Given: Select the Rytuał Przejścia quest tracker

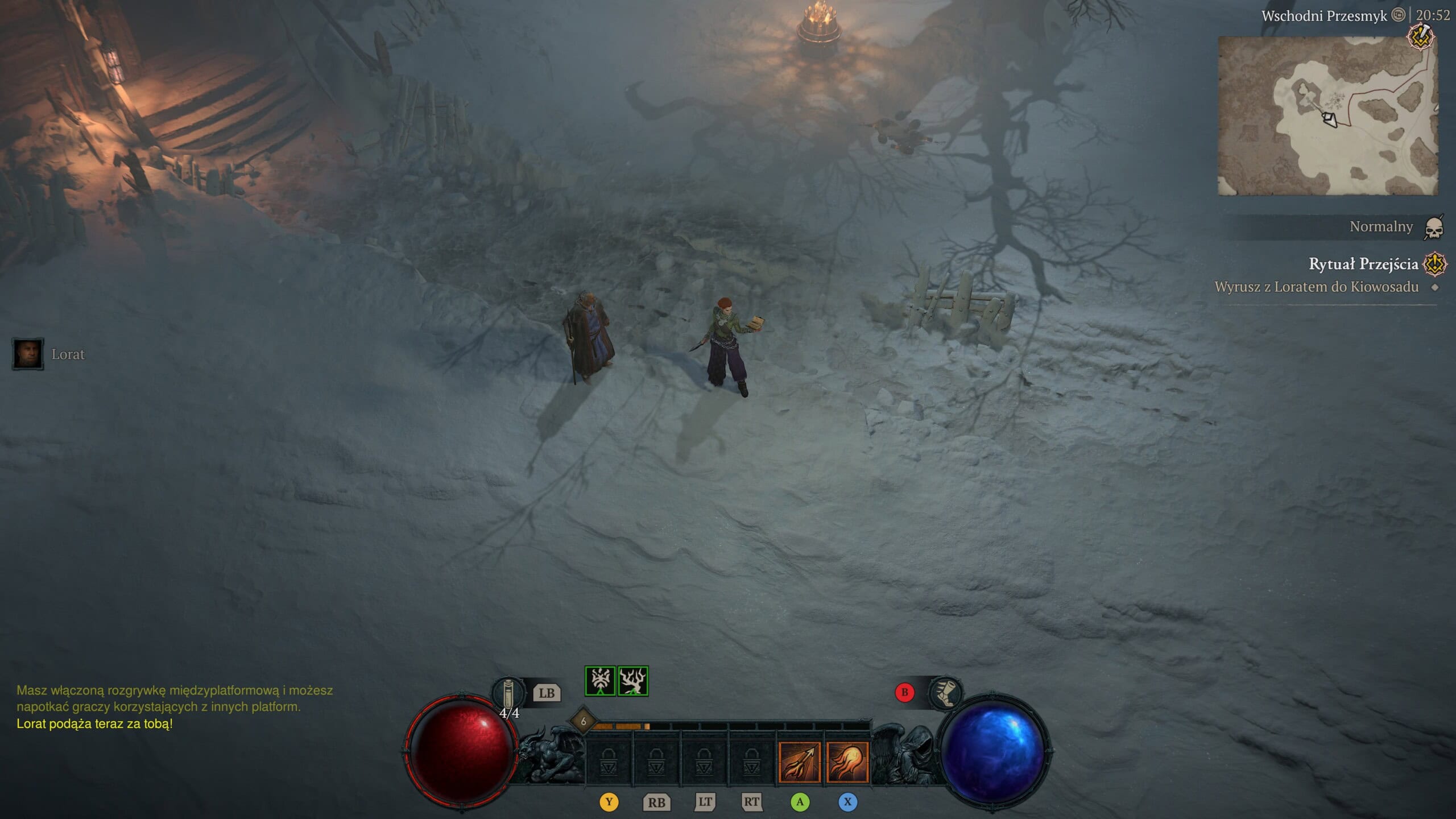Looking at the screenshot, I should 1363,264.
